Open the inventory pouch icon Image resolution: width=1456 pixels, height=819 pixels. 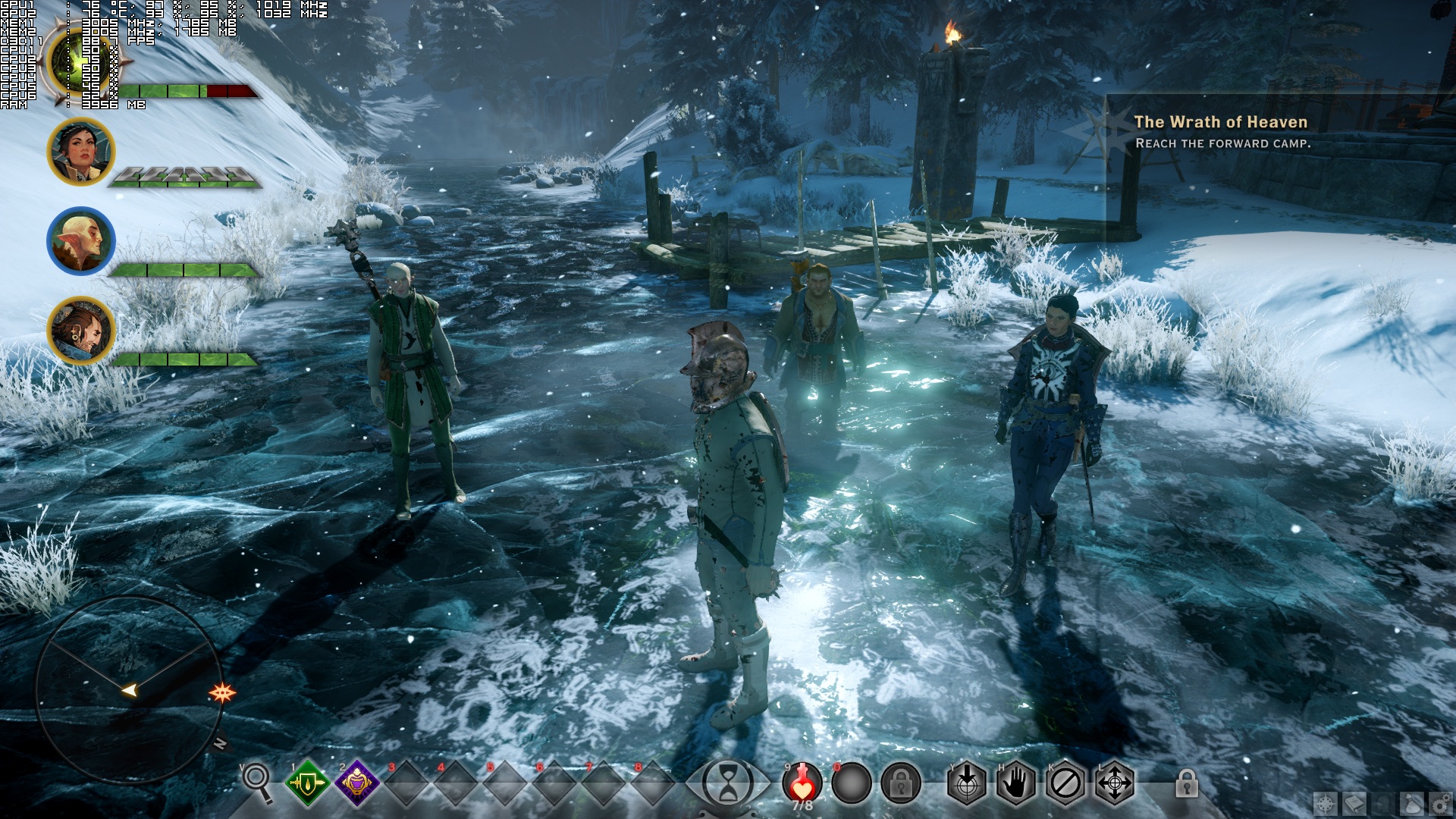coord(1414,804)
